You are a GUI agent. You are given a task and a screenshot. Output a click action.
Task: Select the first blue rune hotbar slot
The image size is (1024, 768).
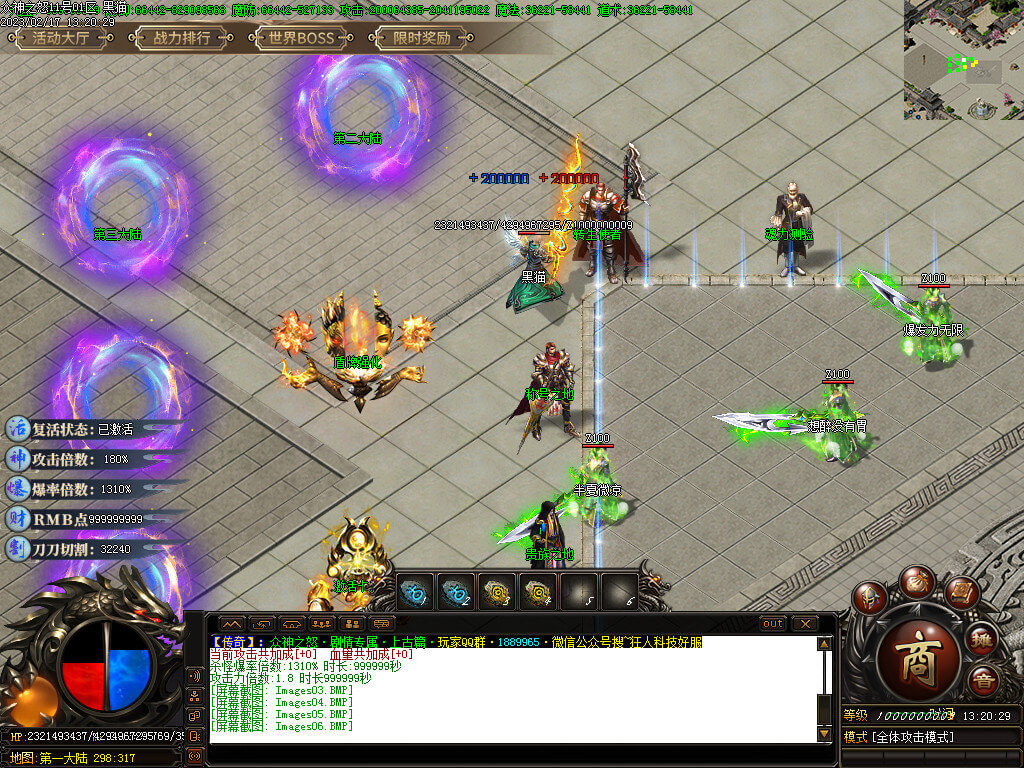coord(415,591)
